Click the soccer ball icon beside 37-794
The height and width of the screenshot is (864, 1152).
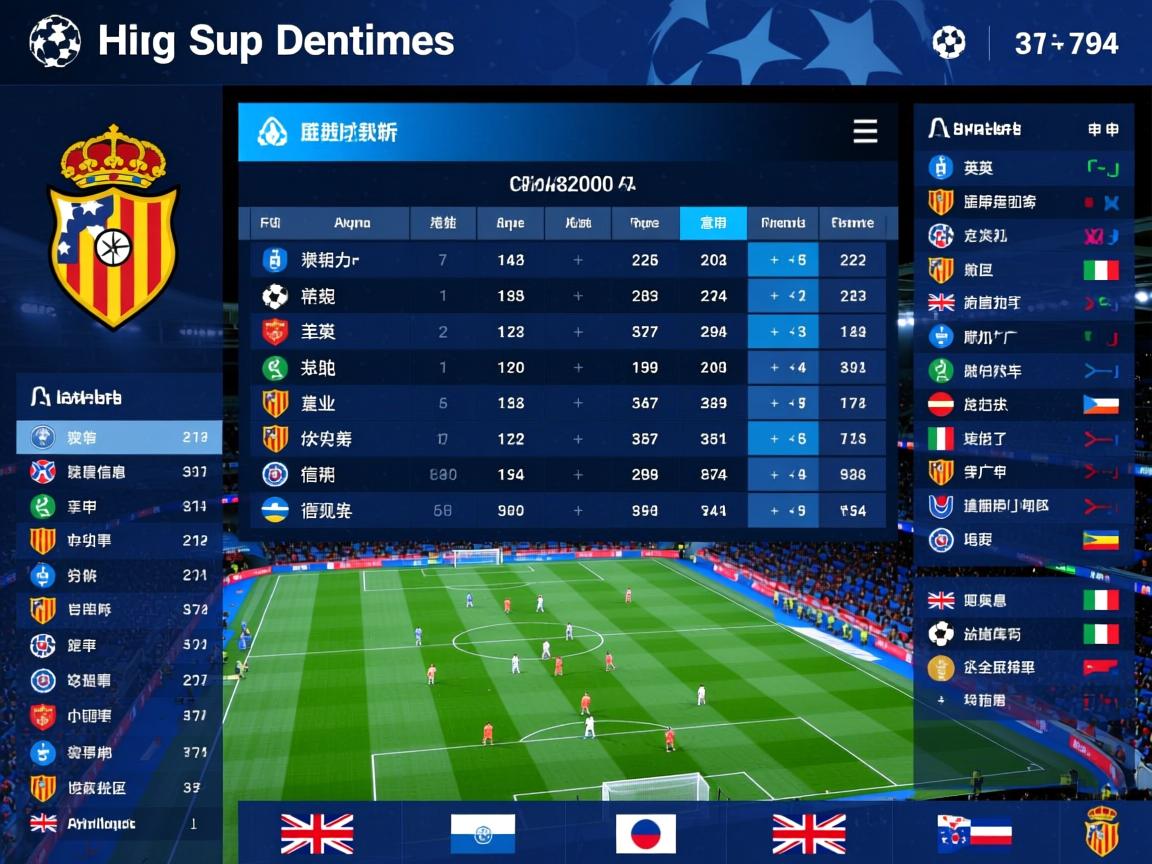(x=949, y=43)
